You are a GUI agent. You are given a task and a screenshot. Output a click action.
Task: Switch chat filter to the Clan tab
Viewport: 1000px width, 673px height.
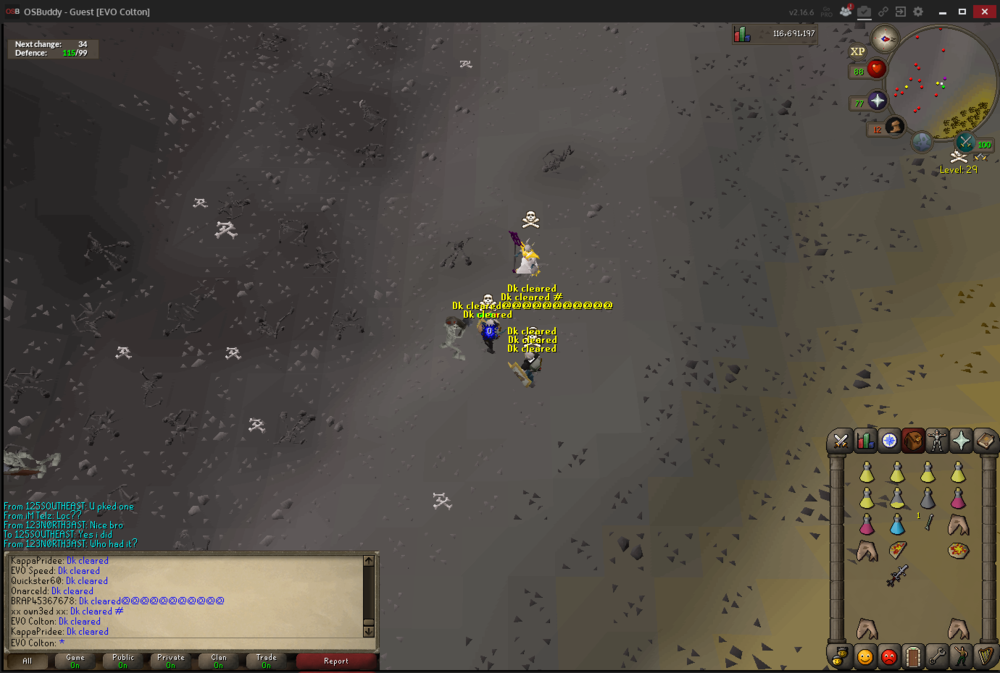click(218, 661)
